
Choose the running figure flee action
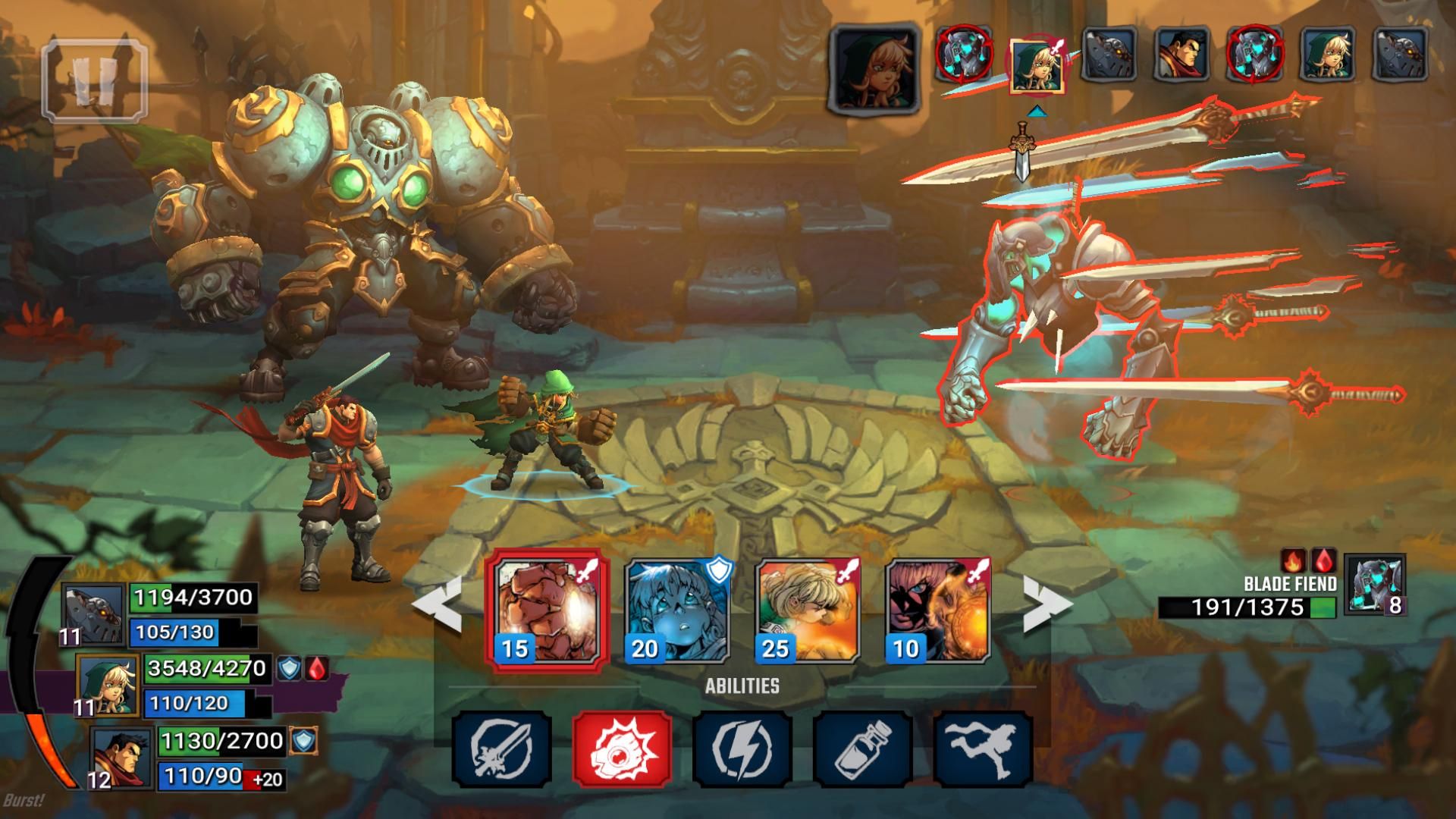pyautogui.click(x=984, y=749)
